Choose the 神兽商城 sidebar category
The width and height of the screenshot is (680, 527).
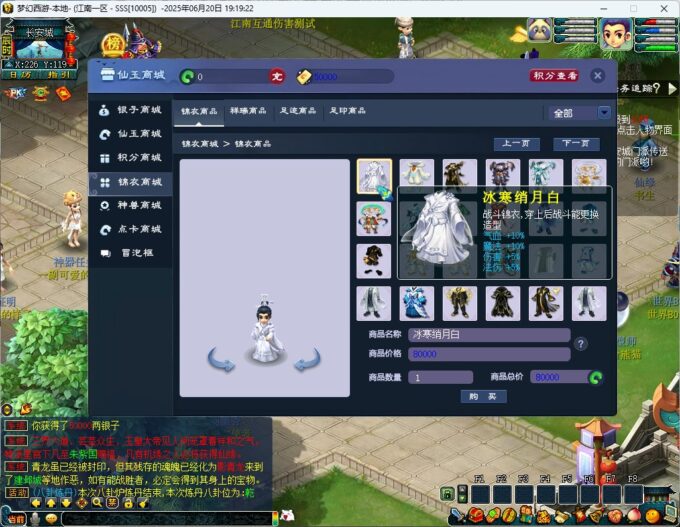click(x=132, y=205)
